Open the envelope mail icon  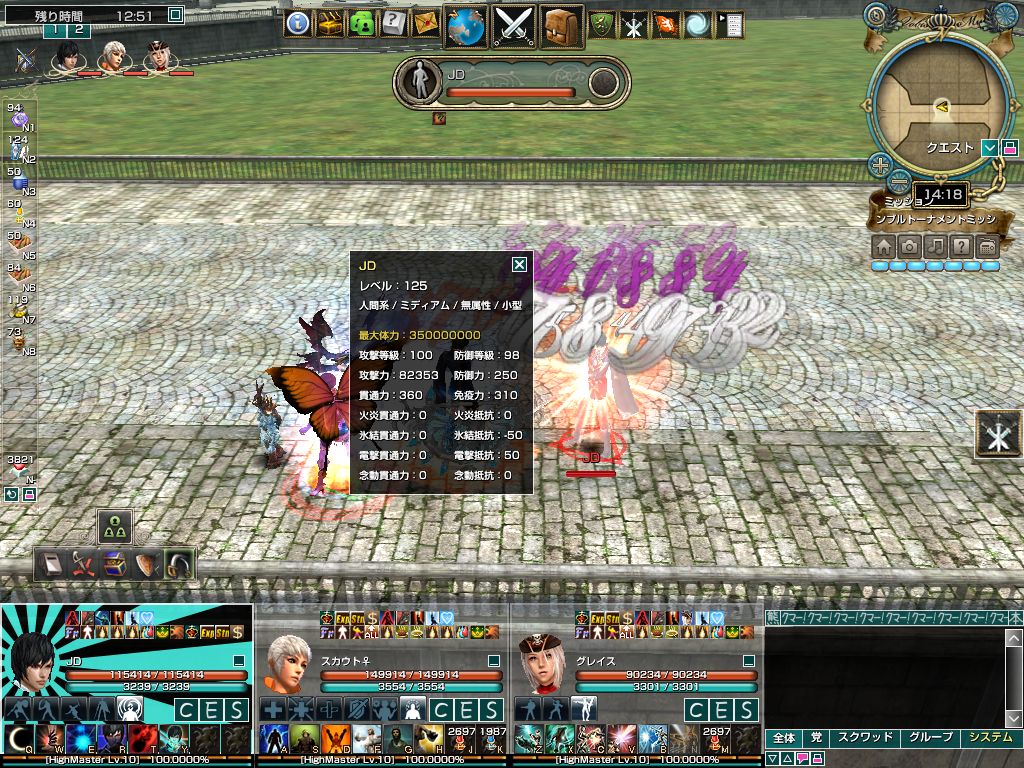(425, 23)
